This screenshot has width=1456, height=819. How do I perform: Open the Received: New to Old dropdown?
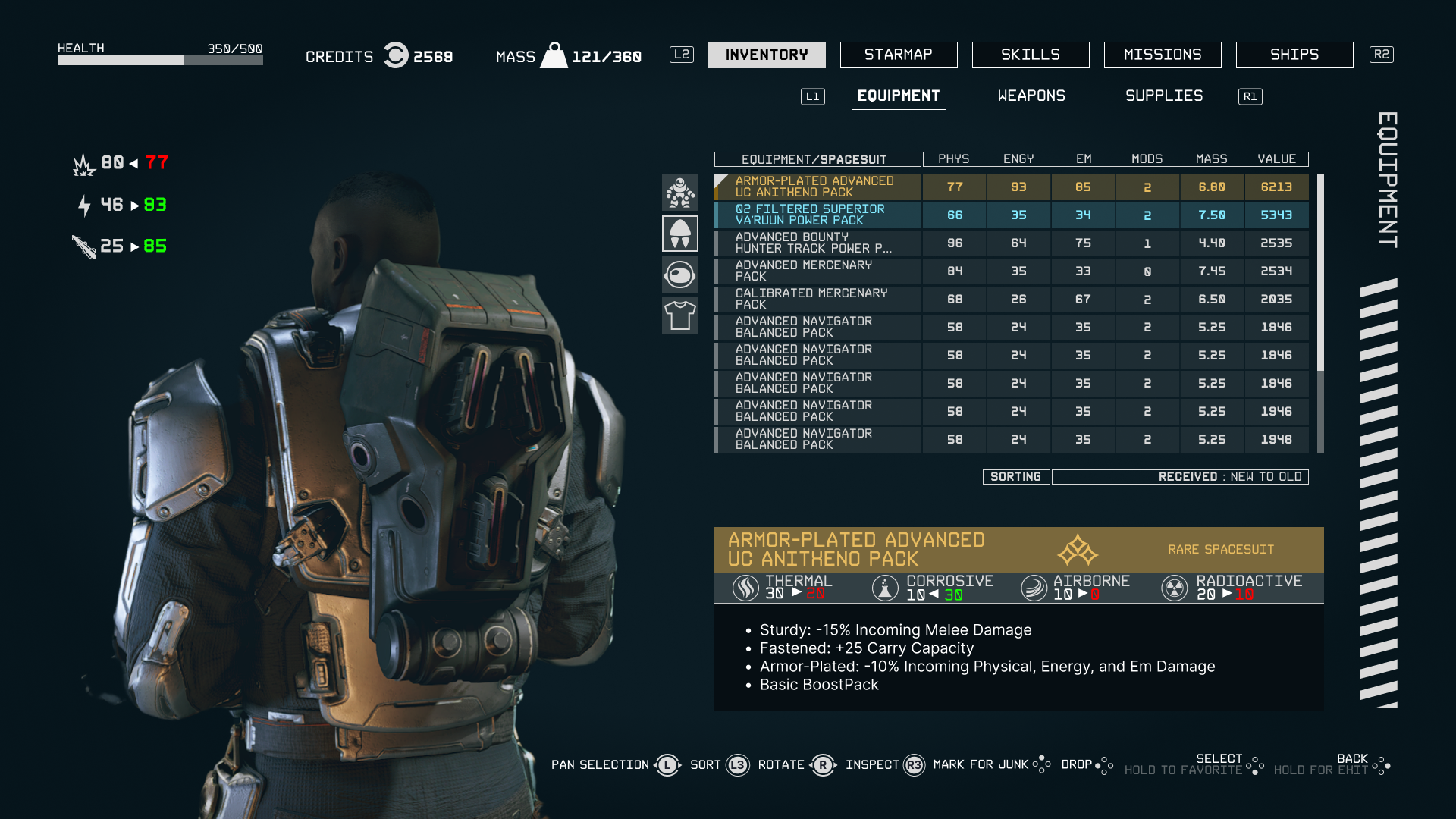pyautogui.click(x=1180, y=476)
